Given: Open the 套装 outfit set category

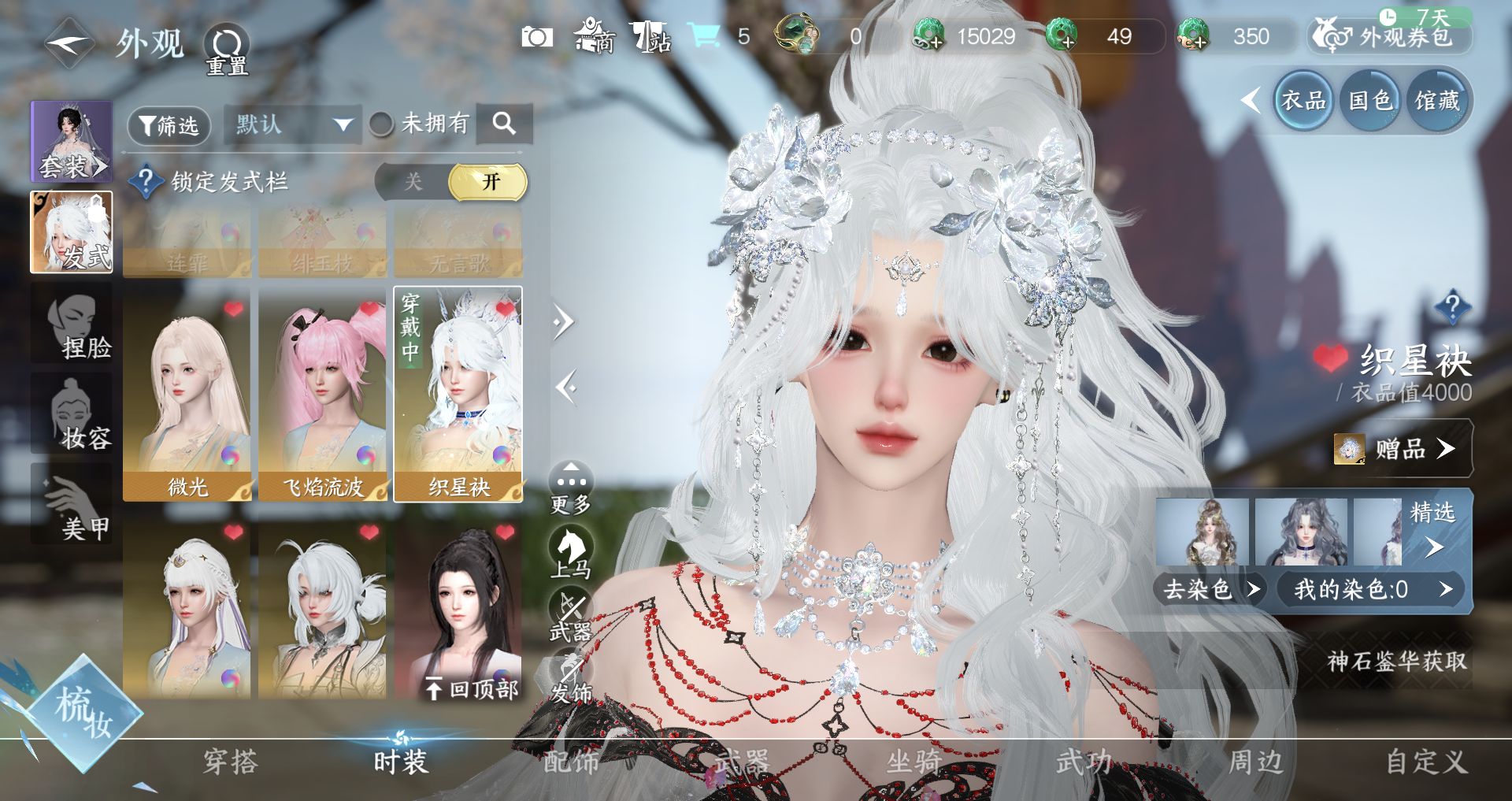Looking at the screenshot, I should pos(71,142).
